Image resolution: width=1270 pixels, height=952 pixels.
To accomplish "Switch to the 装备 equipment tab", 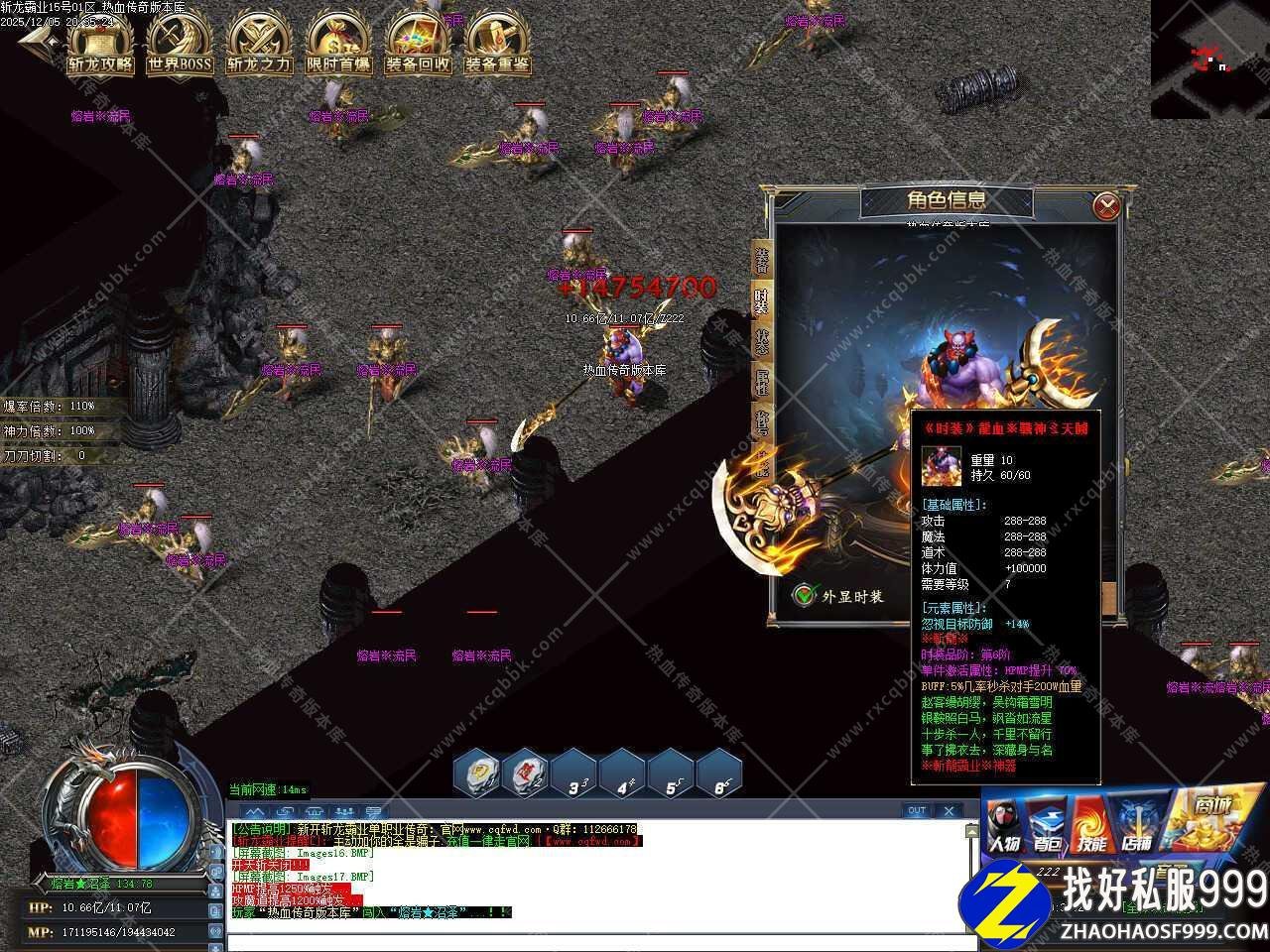I will (762, 260).
